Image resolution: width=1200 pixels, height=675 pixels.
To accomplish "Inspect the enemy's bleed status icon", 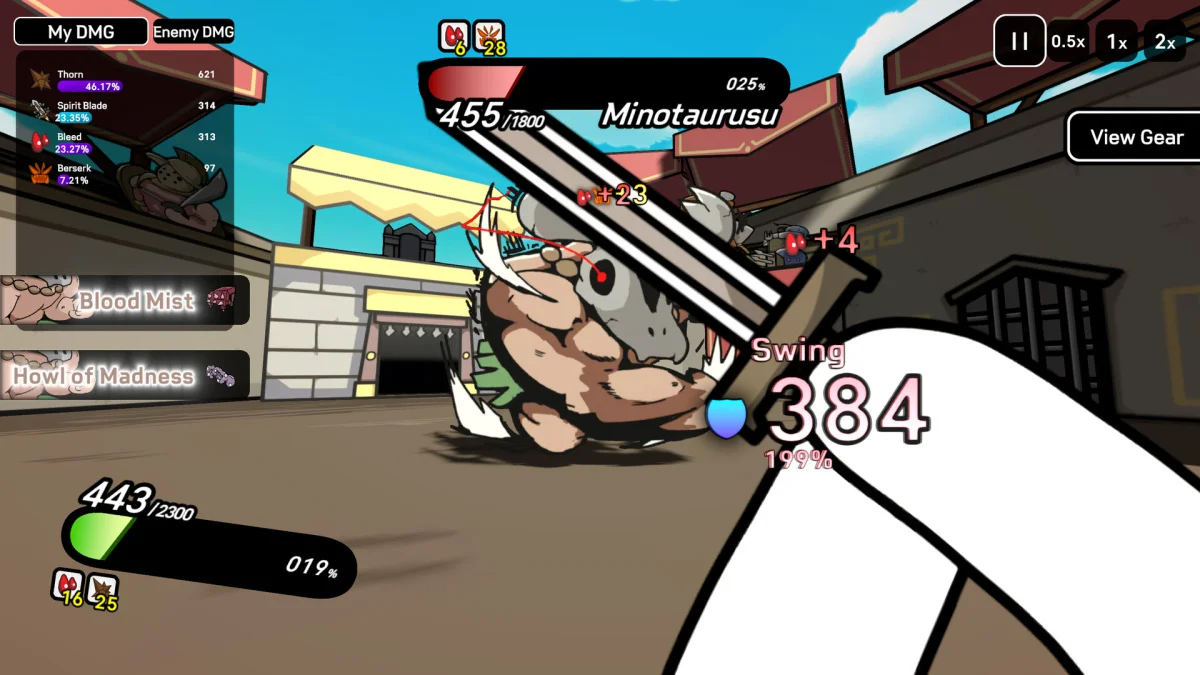I will coord(453,36).
